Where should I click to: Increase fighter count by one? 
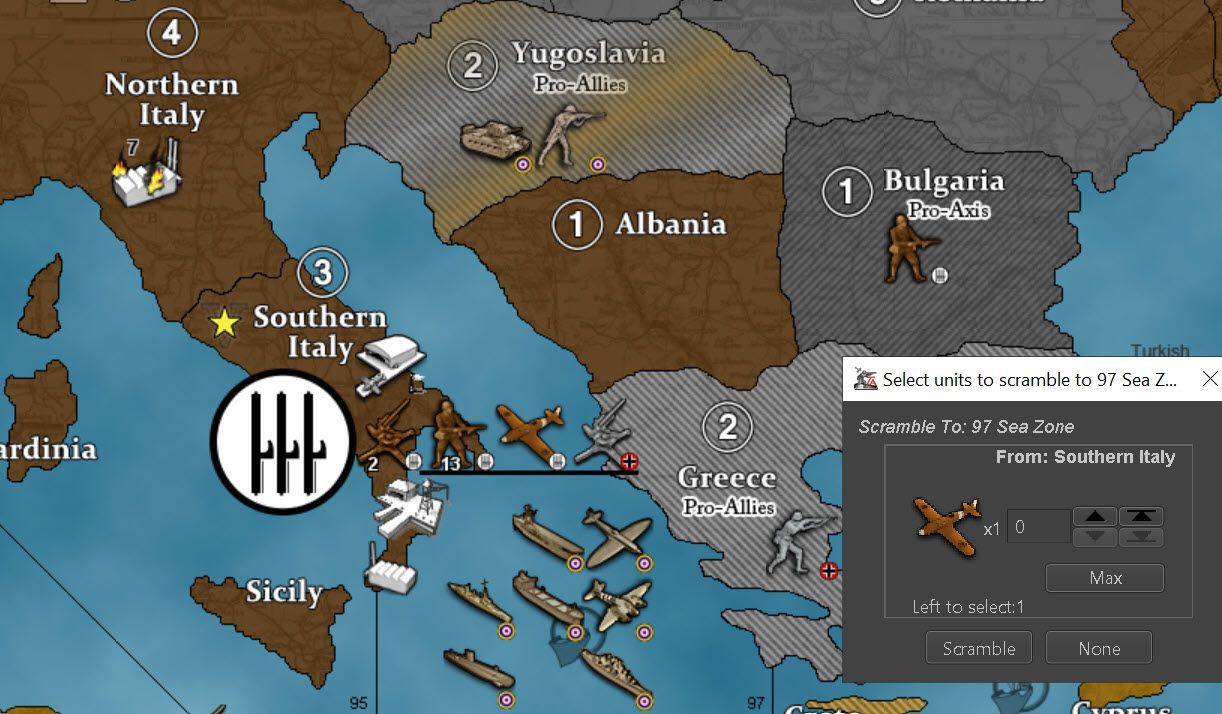tap(1095, 516)
